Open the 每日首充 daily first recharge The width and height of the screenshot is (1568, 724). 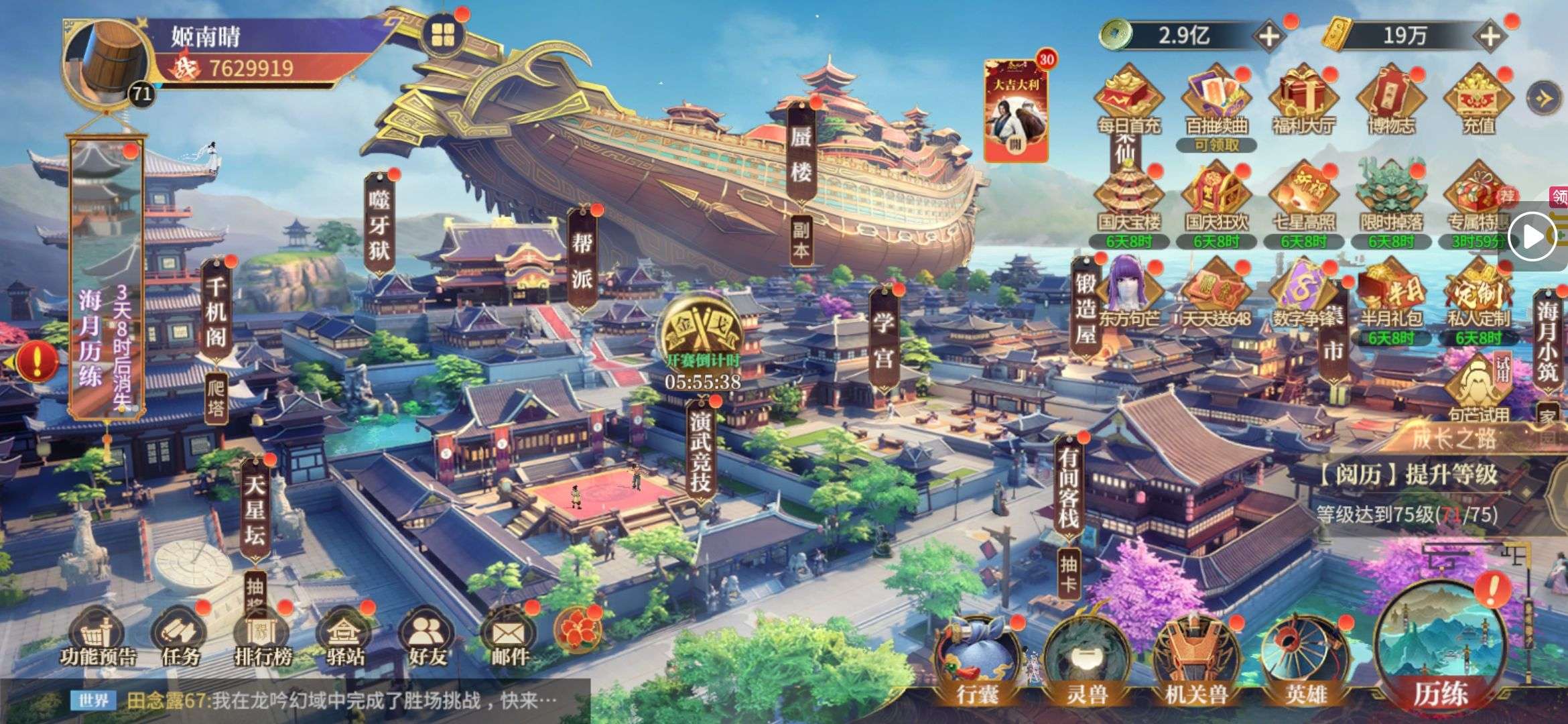coord(1128,101)
